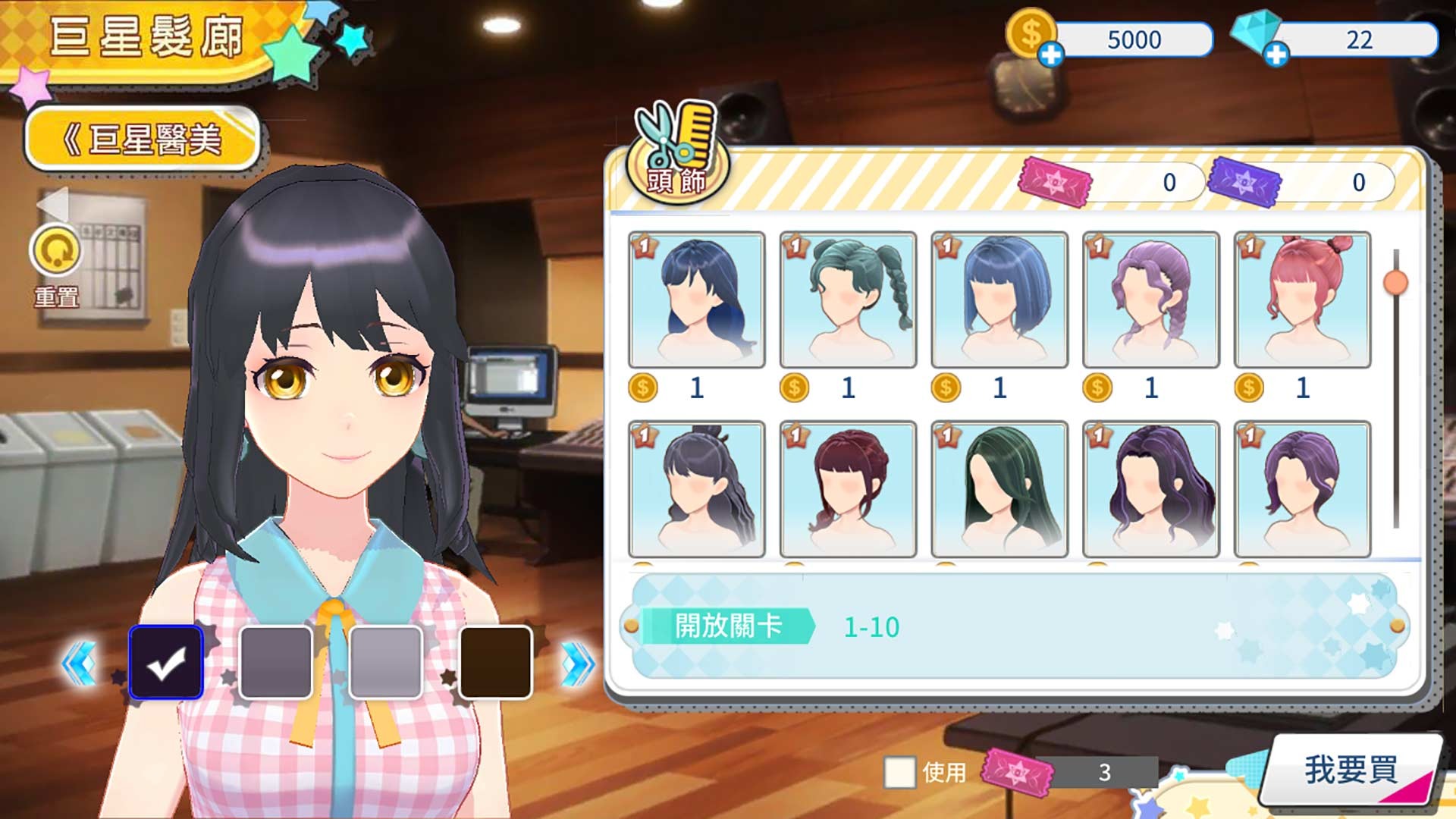The height and width of the screenshot is (819, 1456).
Task: Click the coin icon under the first hairstyle price
Action: click(644, 388)
